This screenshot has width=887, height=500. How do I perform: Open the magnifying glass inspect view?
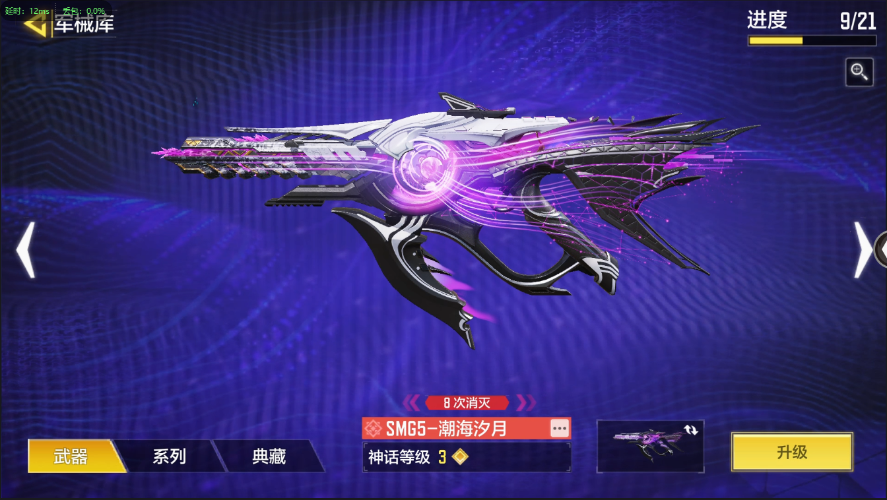click(x=859, y=71)
